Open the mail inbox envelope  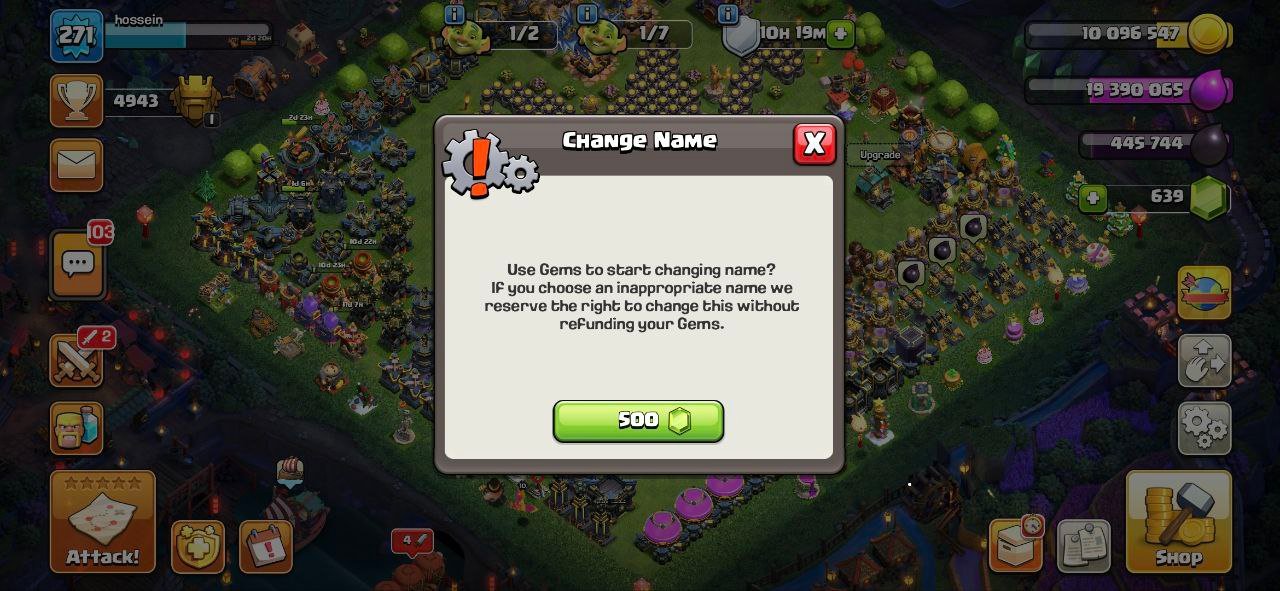coord(77,165)
